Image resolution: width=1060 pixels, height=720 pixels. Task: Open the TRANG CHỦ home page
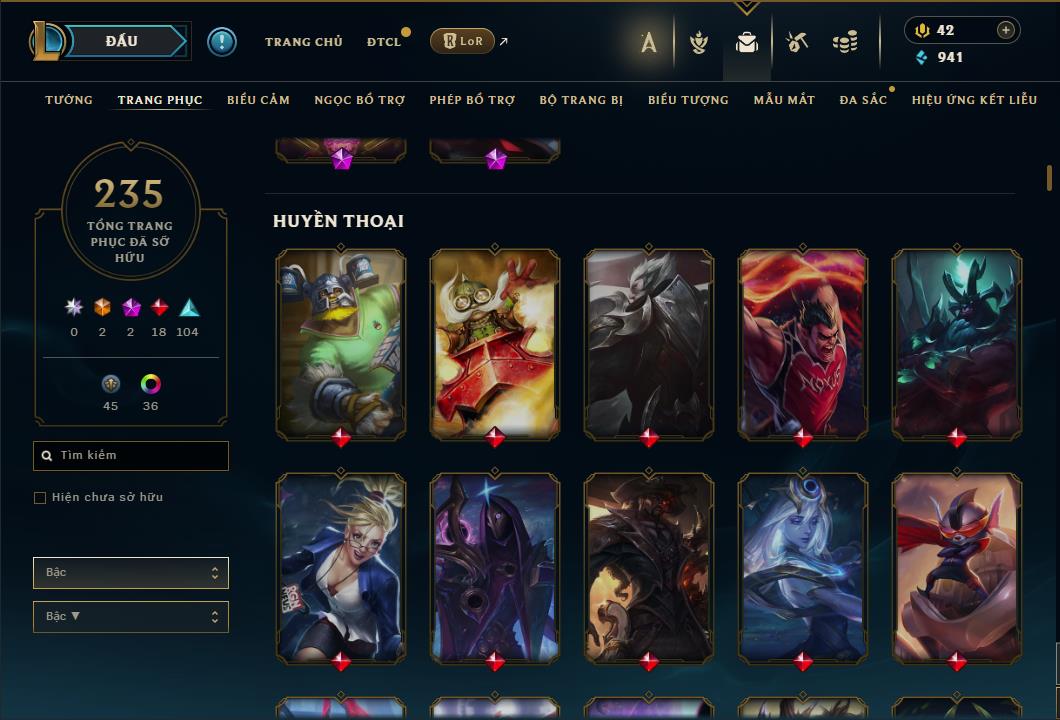[303, 42]
